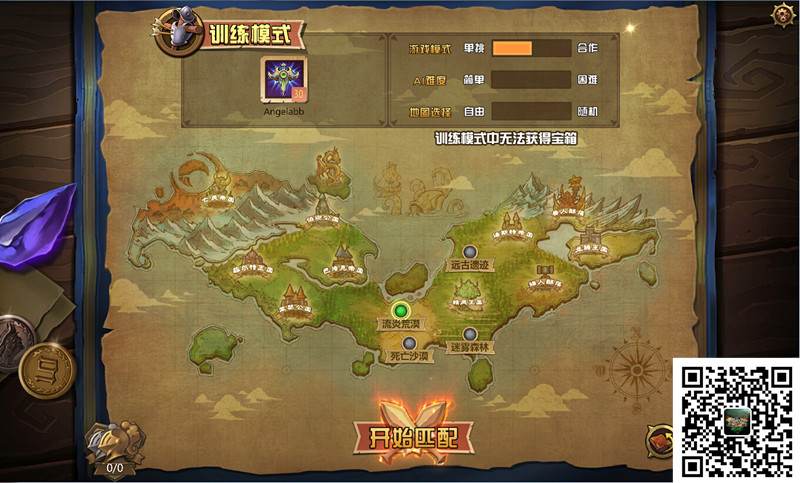800x483 pixels.
Task: Start matchmaking with the 开始匹配 button
Action: point(413,435)
